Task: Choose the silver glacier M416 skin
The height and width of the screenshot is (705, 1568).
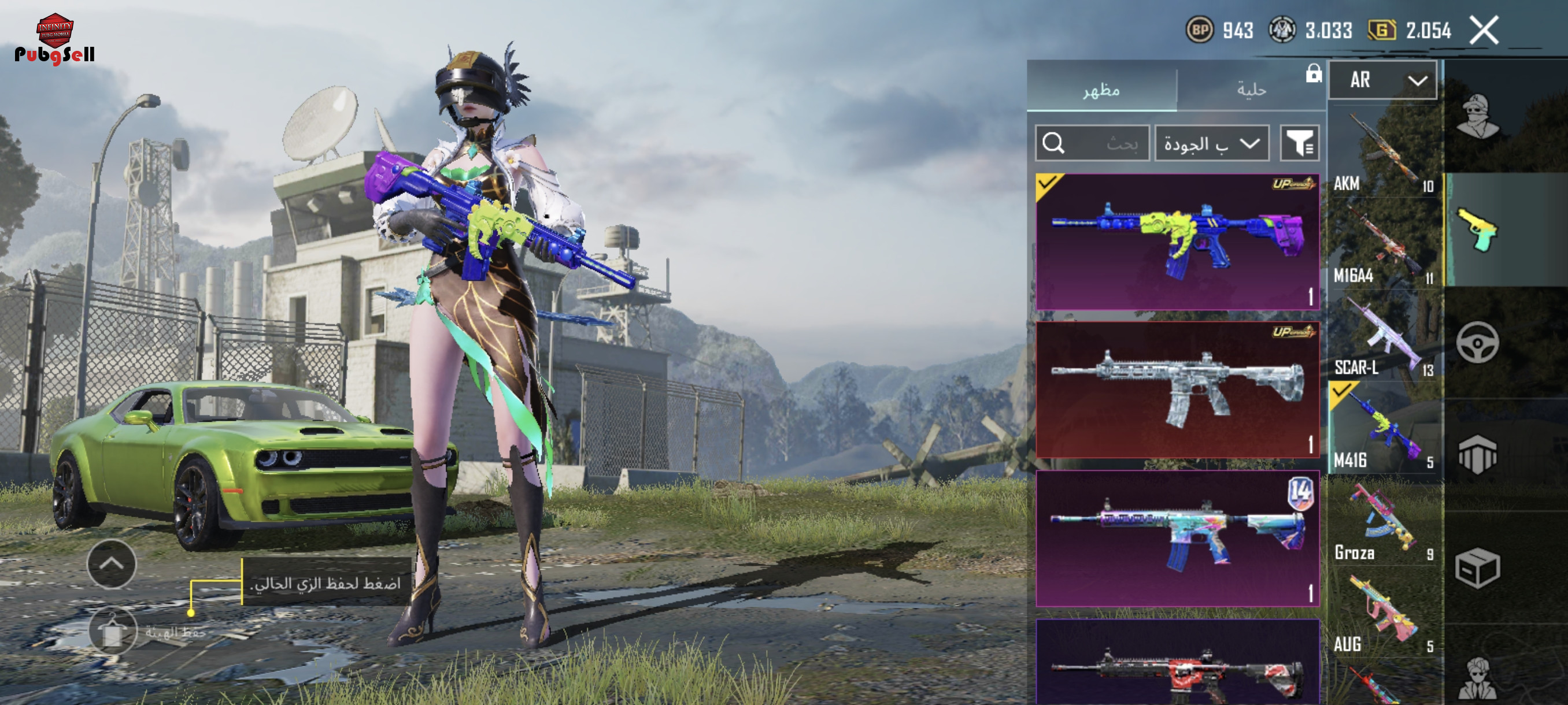Action: (1177, 390)
